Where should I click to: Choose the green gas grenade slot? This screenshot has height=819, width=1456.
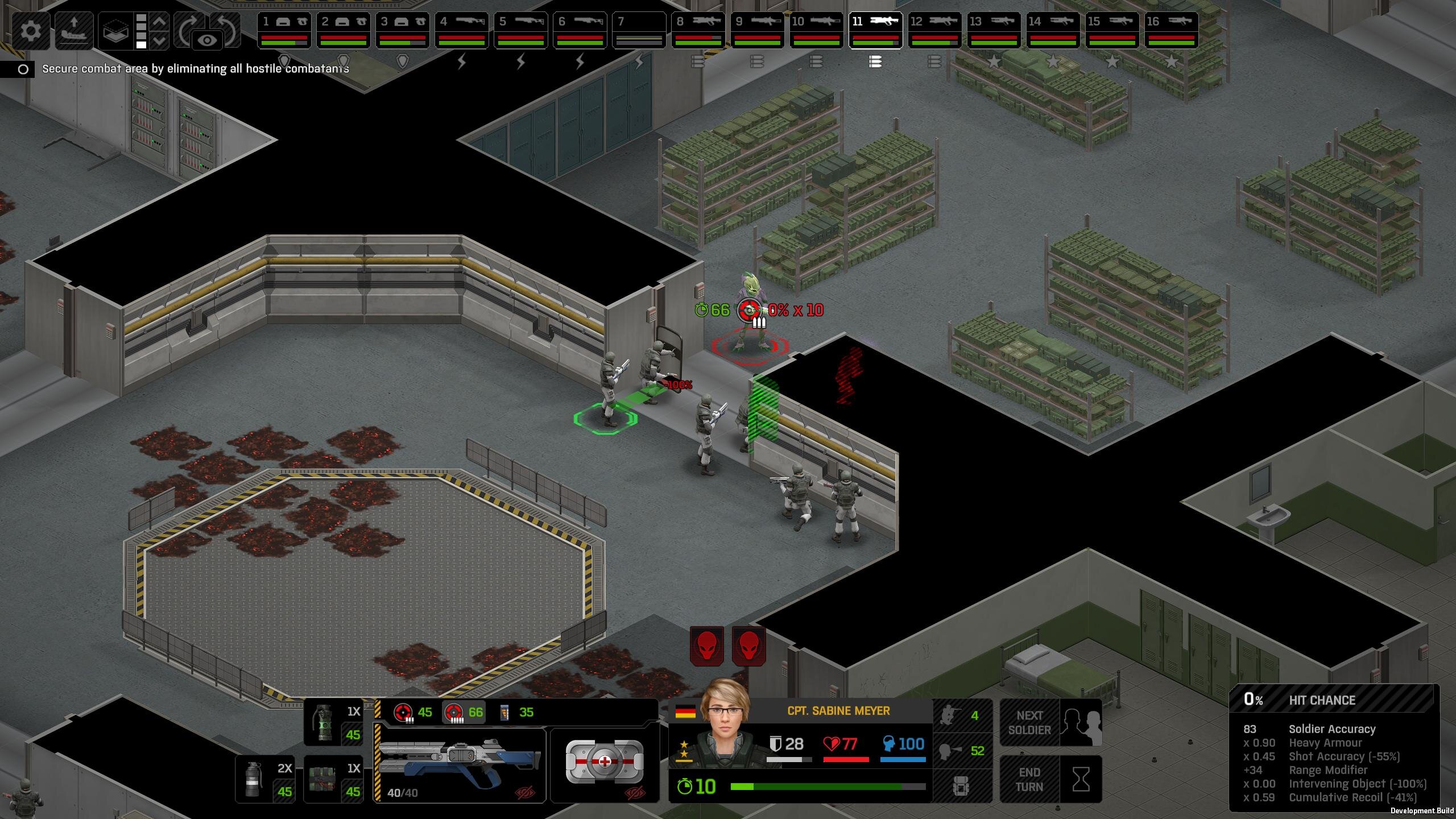pyautogui.click(x=334, y=722)
